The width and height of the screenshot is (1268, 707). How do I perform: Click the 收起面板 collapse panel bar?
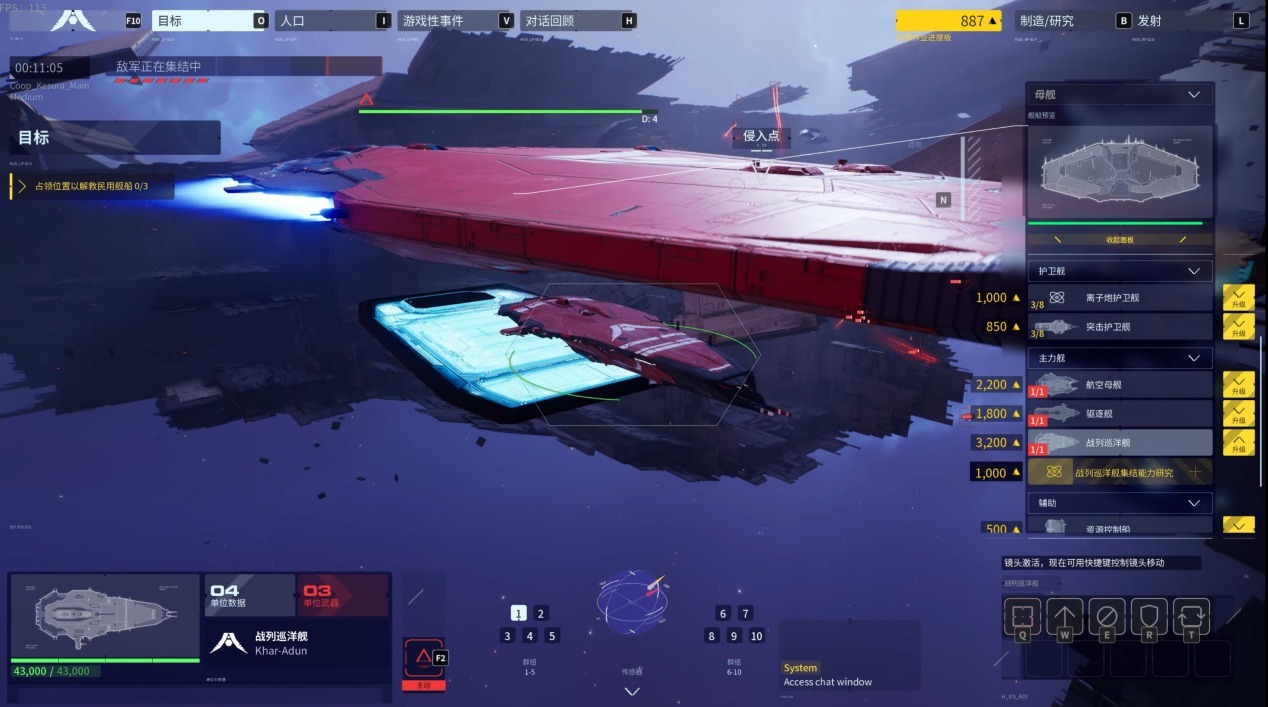pos(1119,240)
